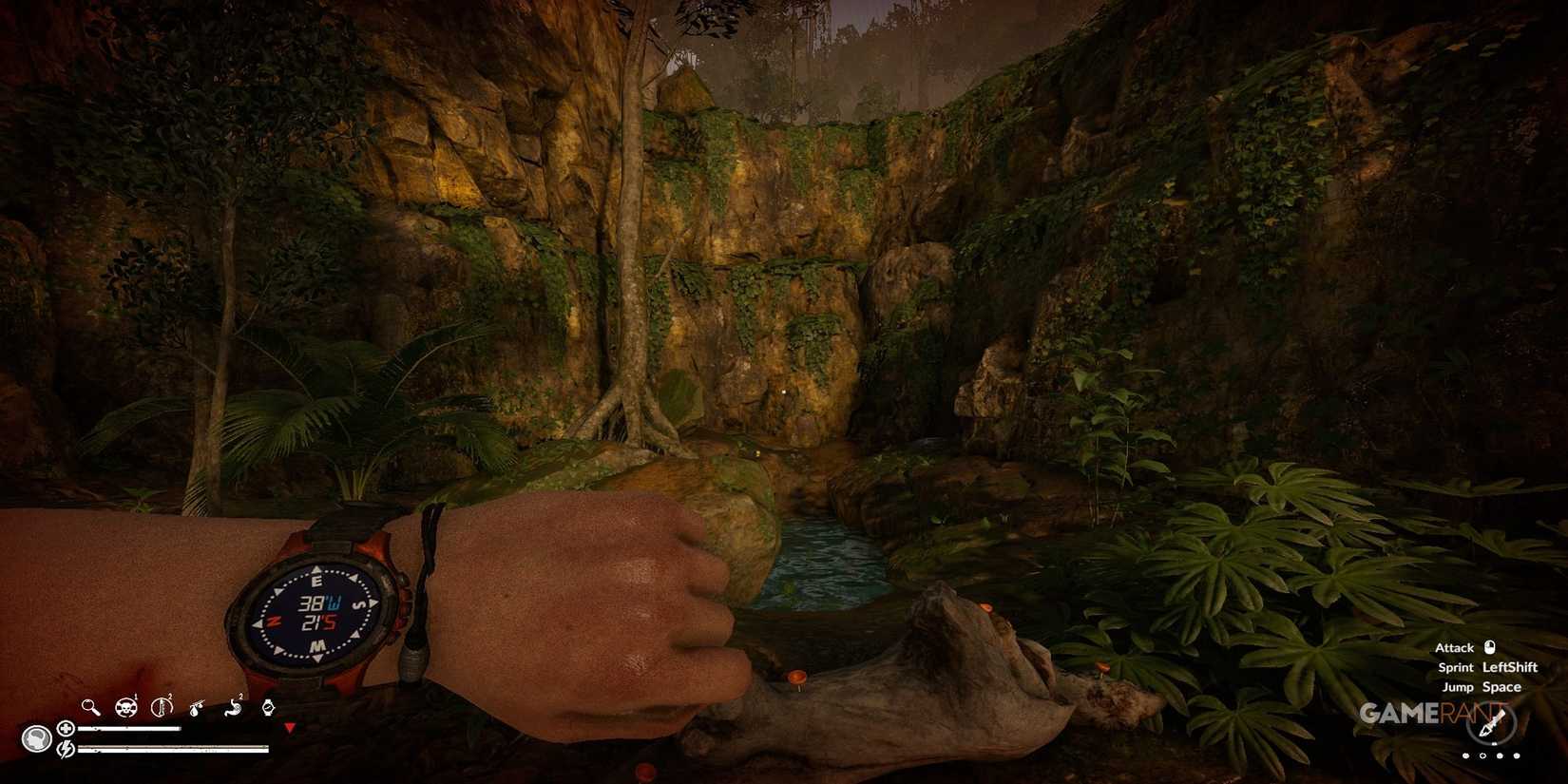Select the health cross icon

(x=67, y=728)
